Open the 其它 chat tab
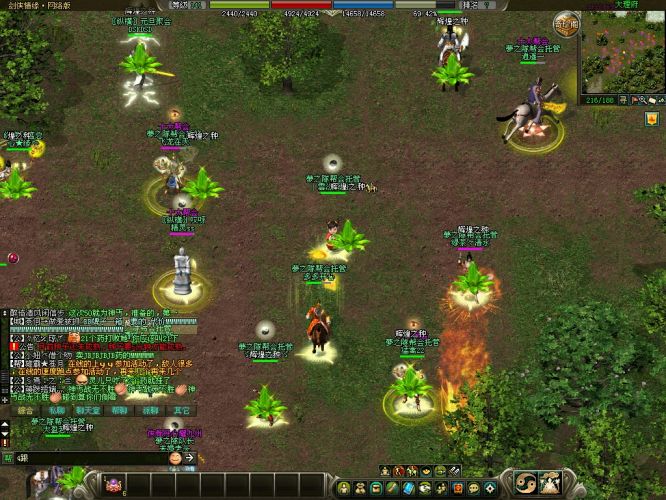 [181, 409]
